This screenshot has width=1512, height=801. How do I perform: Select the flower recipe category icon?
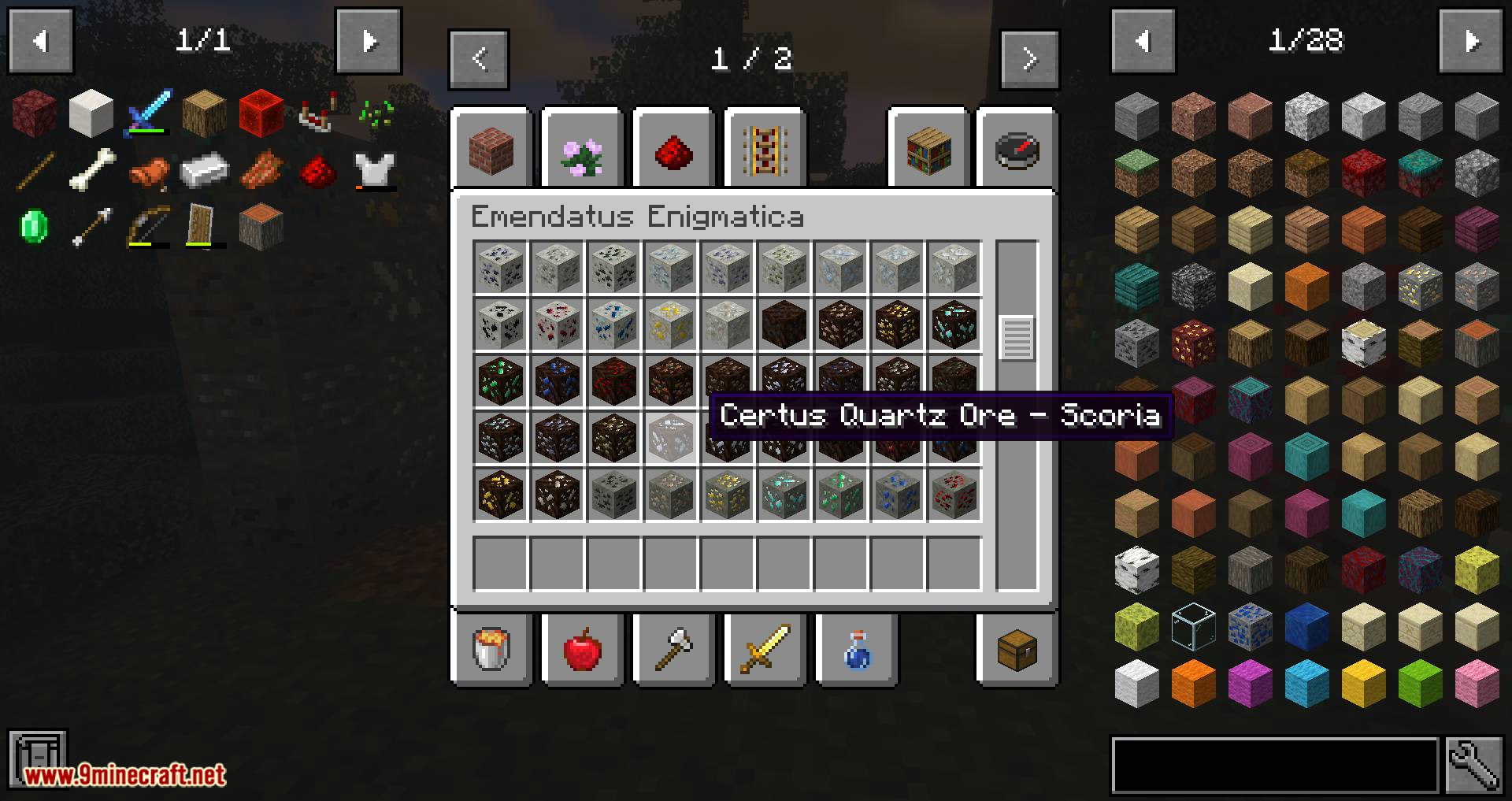(x=583, y=150)
